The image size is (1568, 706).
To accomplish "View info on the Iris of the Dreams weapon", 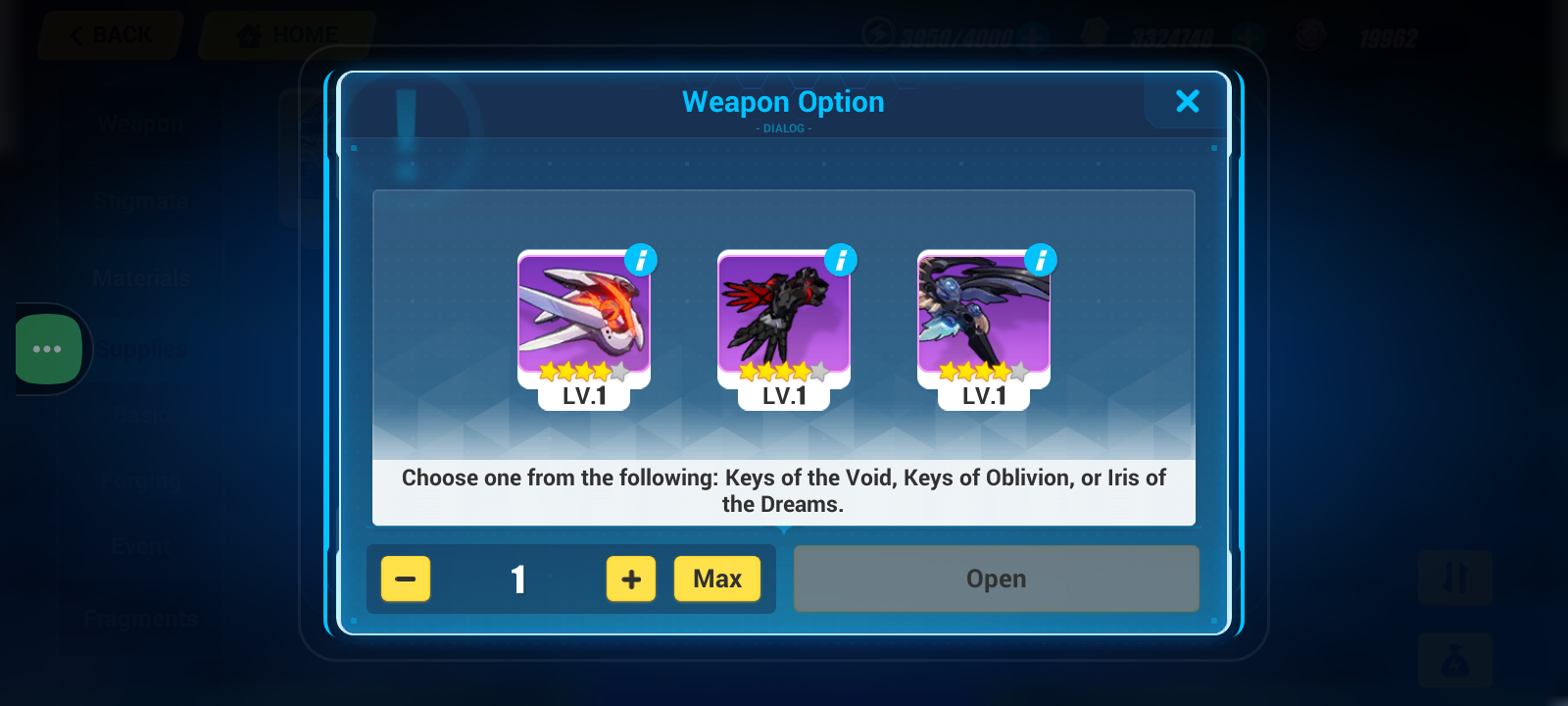I will [x=1040, y=260].
